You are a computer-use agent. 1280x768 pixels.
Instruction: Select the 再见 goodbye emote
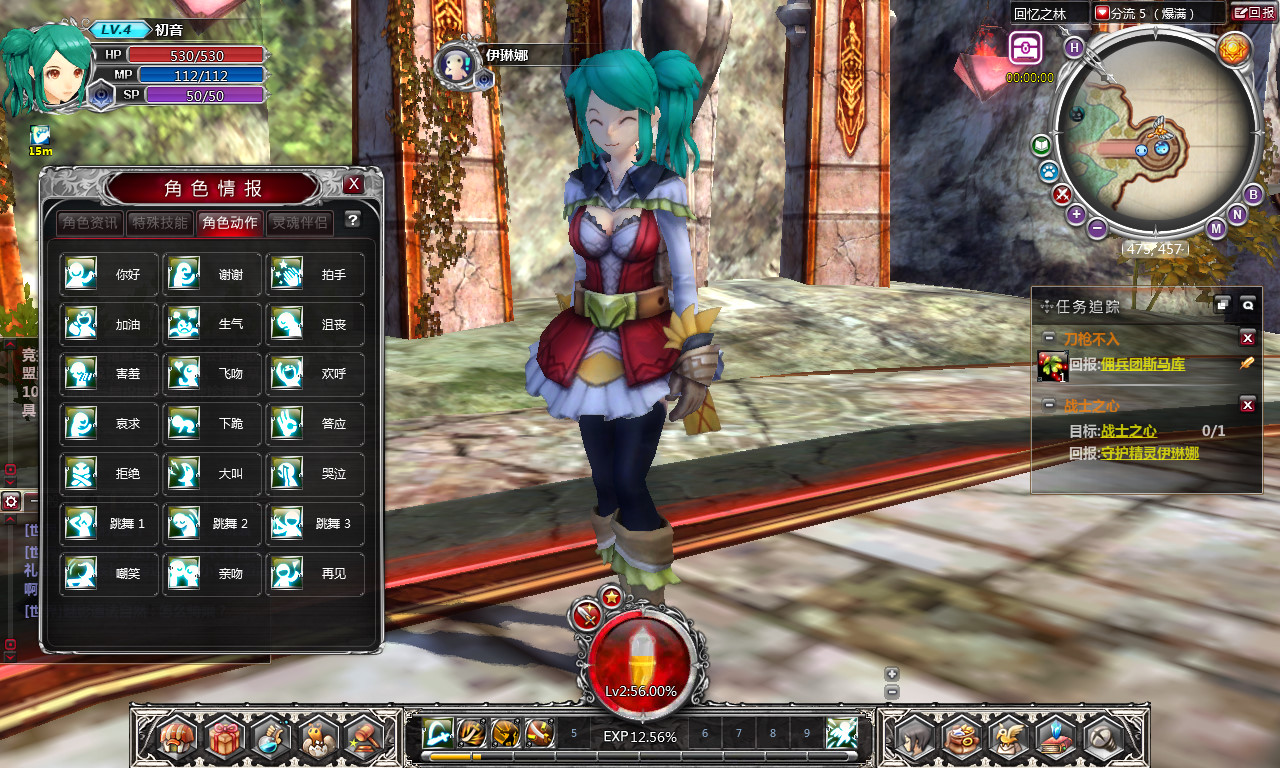314,574
